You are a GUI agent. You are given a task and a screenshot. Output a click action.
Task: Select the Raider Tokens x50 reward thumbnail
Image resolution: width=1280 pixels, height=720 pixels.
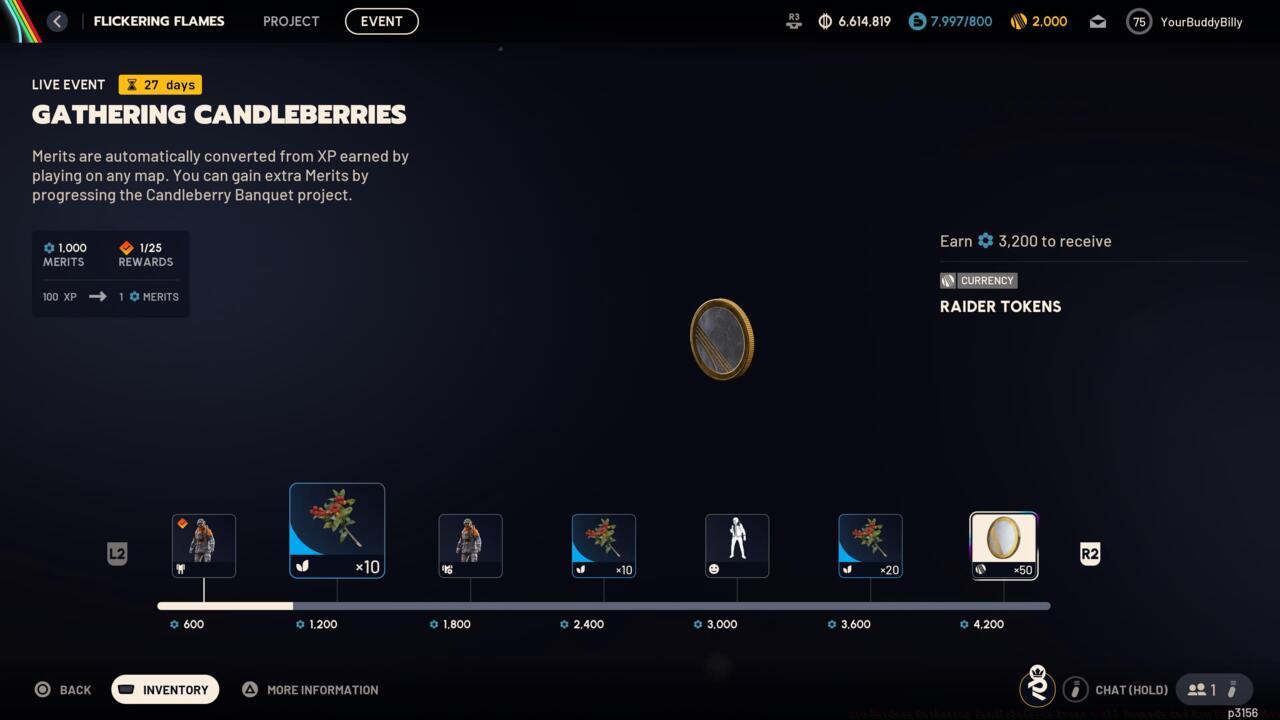tap(1003, 545)
